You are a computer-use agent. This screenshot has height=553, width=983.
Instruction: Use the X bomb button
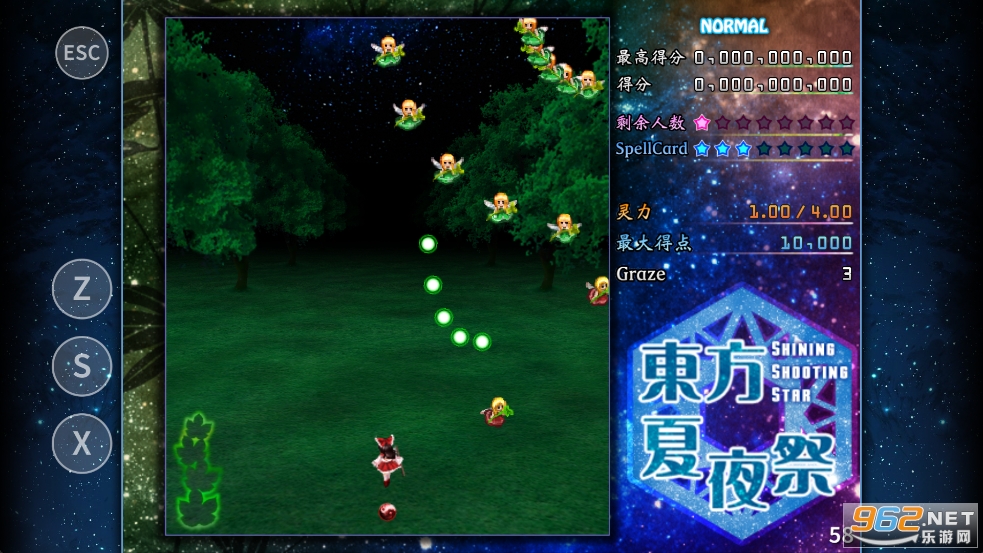click(82, 443)
